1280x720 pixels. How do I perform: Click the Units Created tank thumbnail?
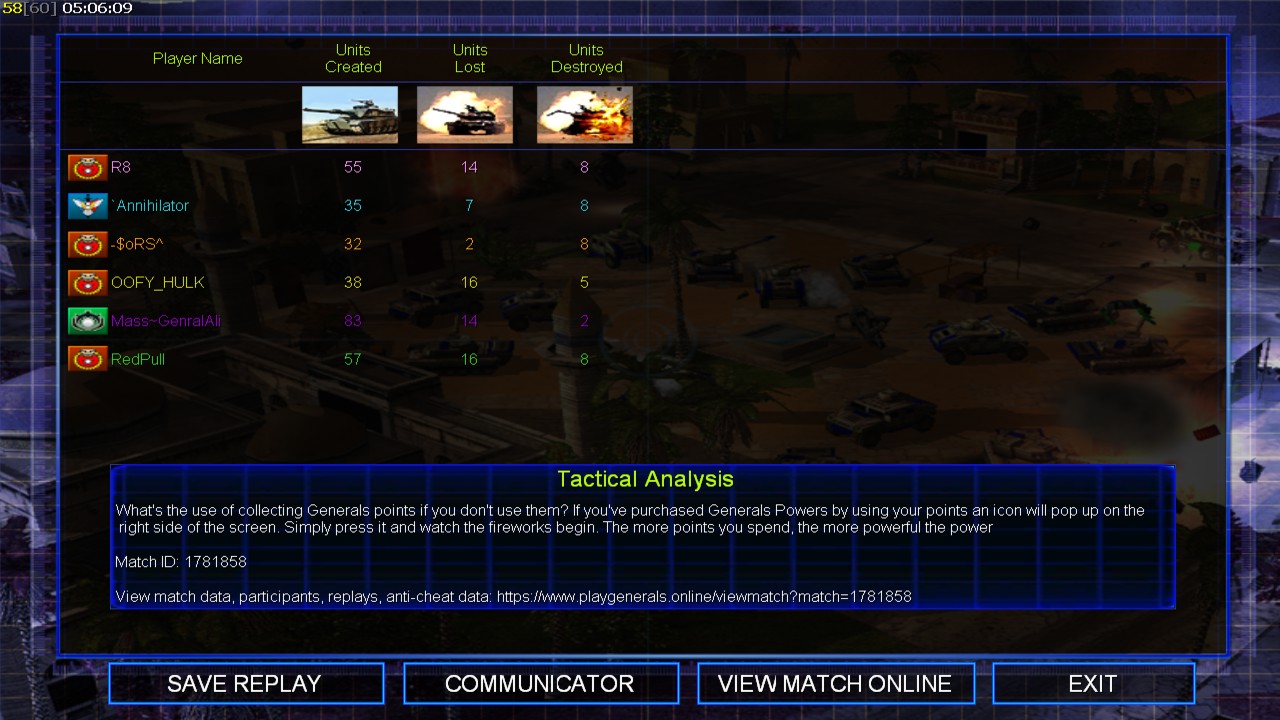tap(350, 115)
